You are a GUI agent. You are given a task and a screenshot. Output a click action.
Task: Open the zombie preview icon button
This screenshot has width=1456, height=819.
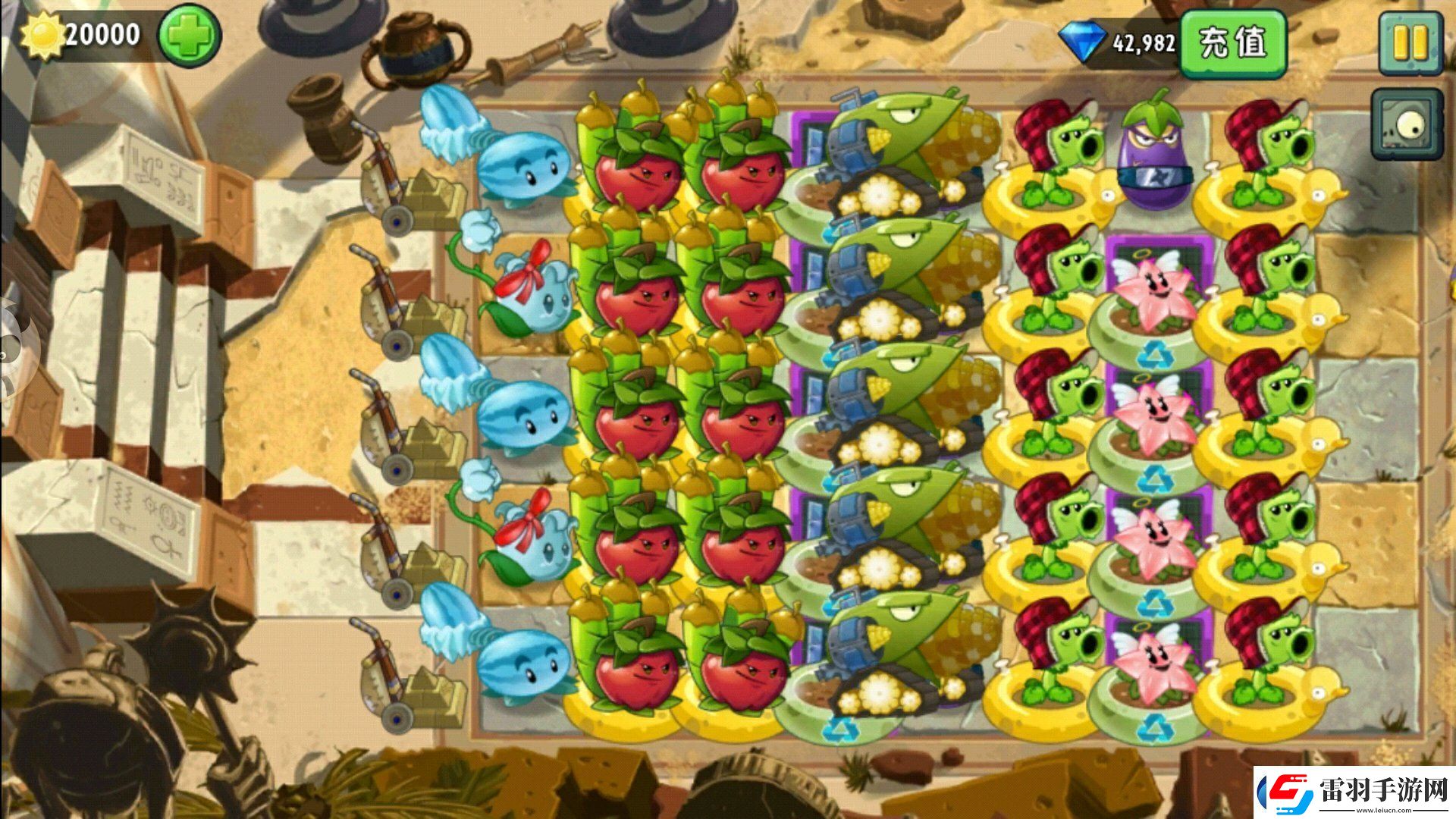coord(1406,124)
